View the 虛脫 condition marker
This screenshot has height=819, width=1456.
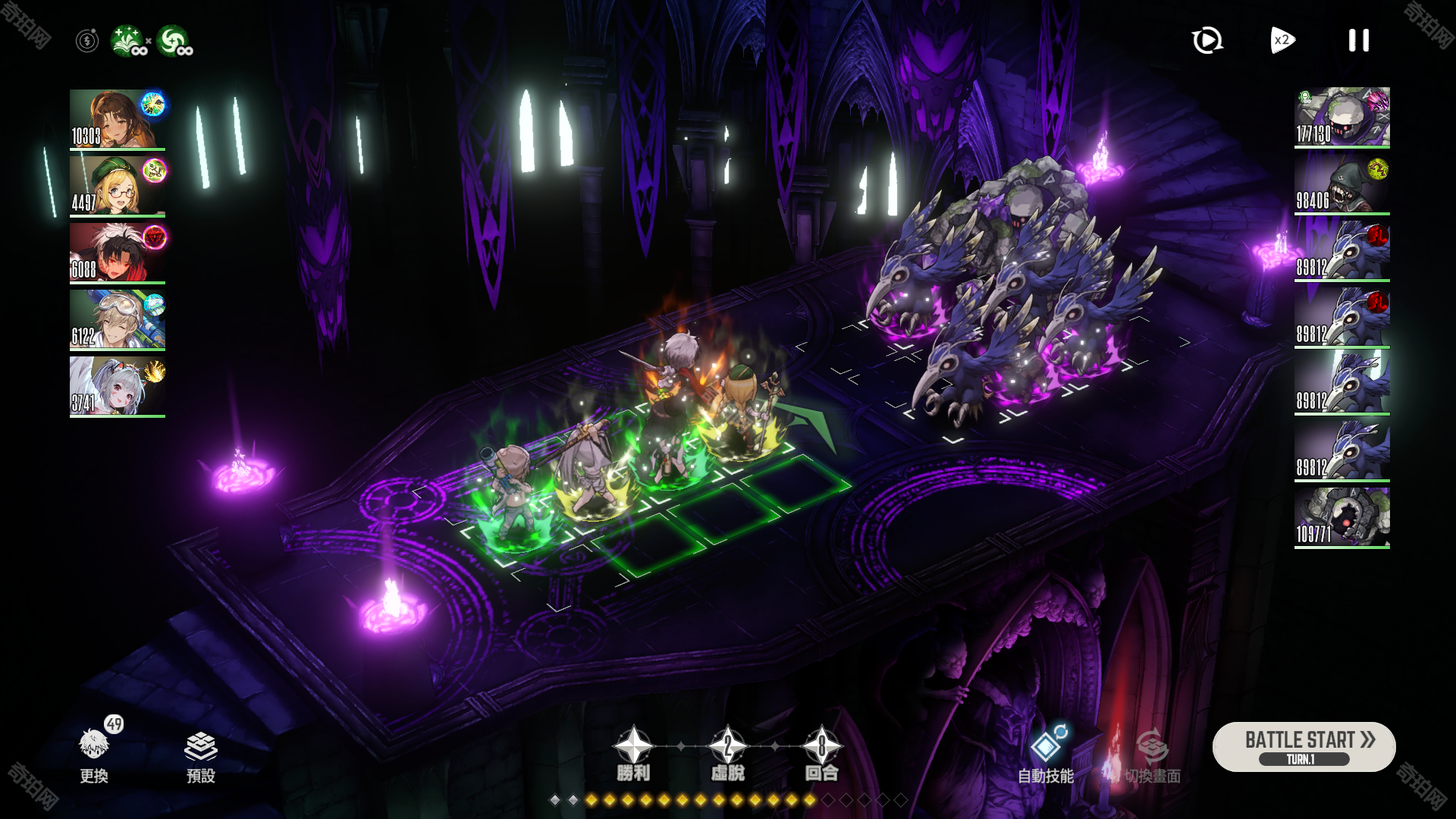coord(727,754)
